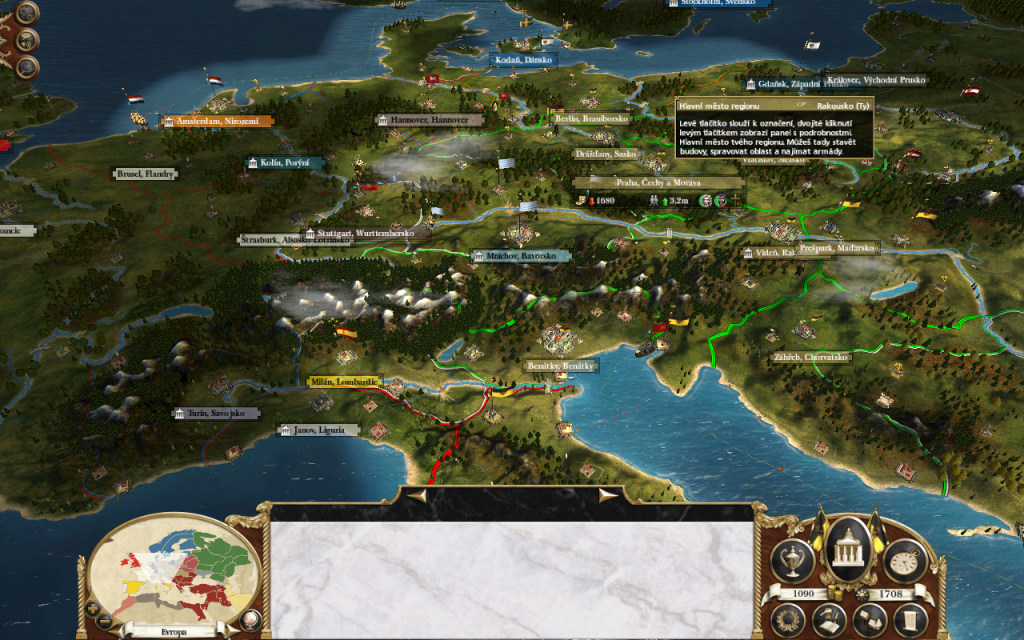This screenshot has width=1024, height=640.
Task: Open the quill and book panel
Action: 828,621
